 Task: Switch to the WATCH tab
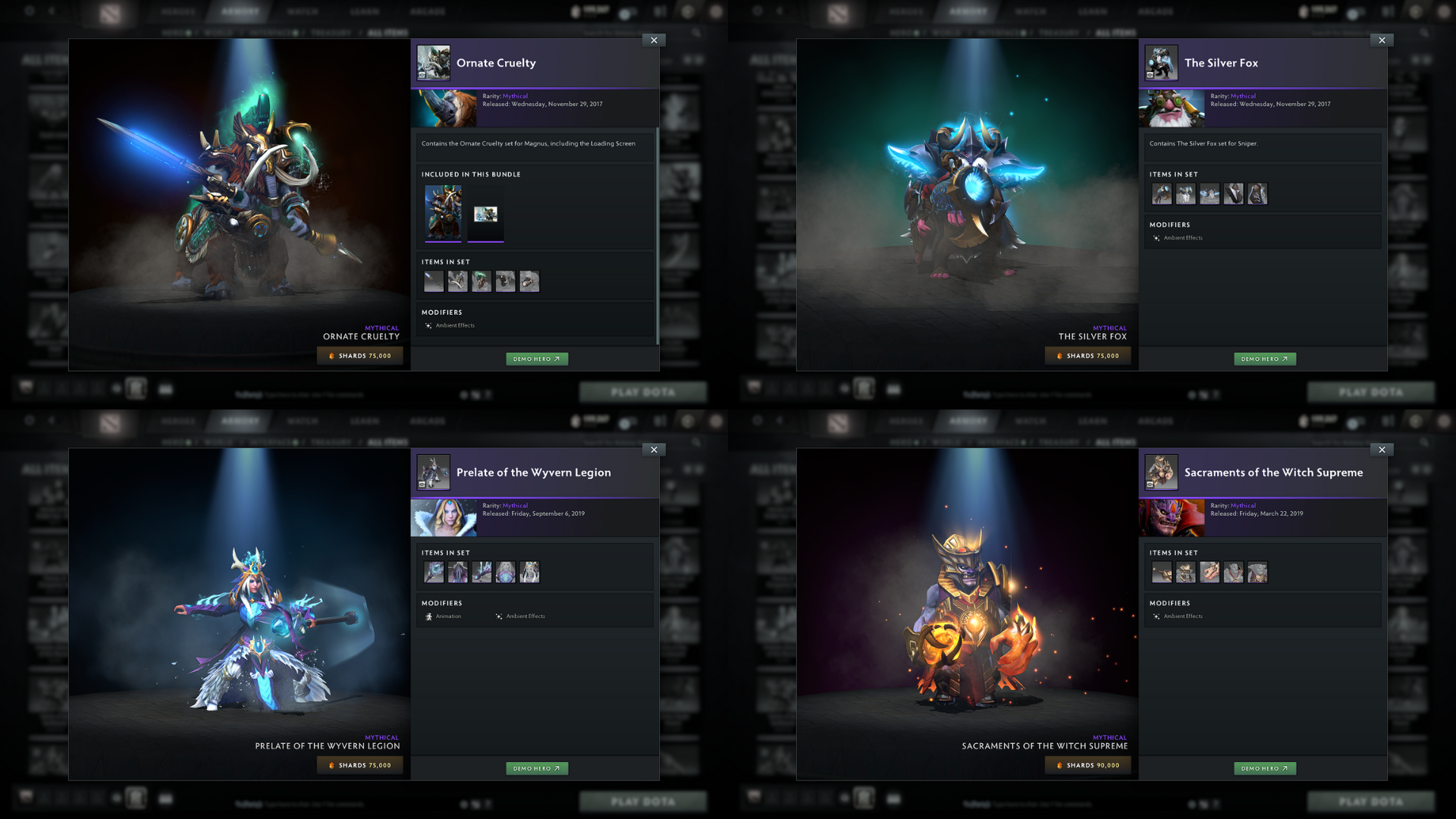pos(302,11)
